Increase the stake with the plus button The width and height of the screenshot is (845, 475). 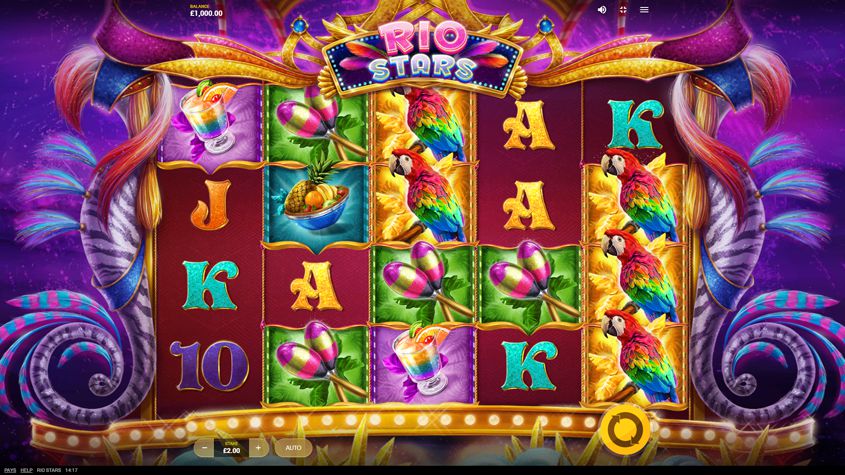[258, 447]
